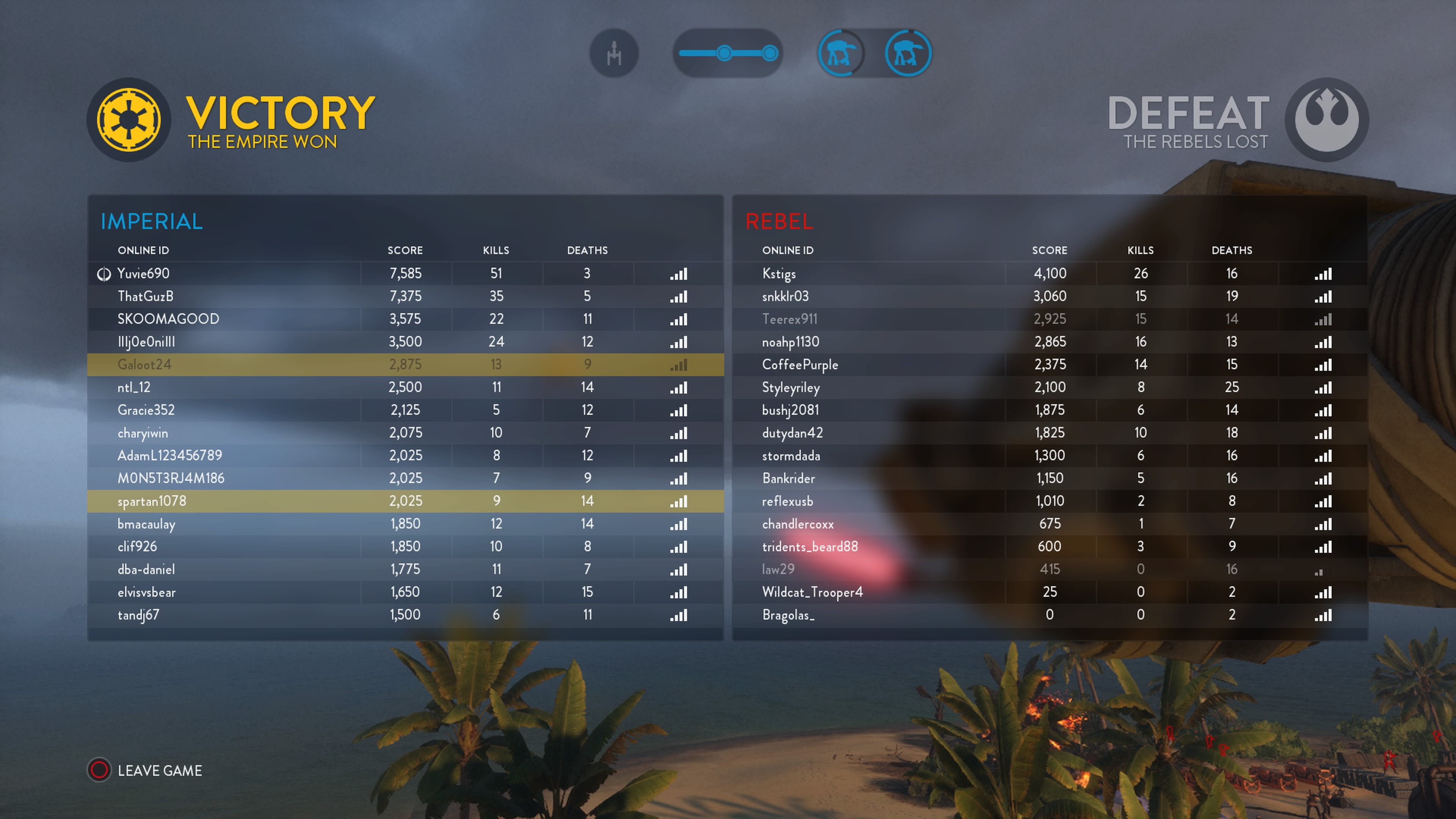Select Wildcat_Trooper4 in the Rebel list
1456x819 pixels.
(x=812, y=592)
